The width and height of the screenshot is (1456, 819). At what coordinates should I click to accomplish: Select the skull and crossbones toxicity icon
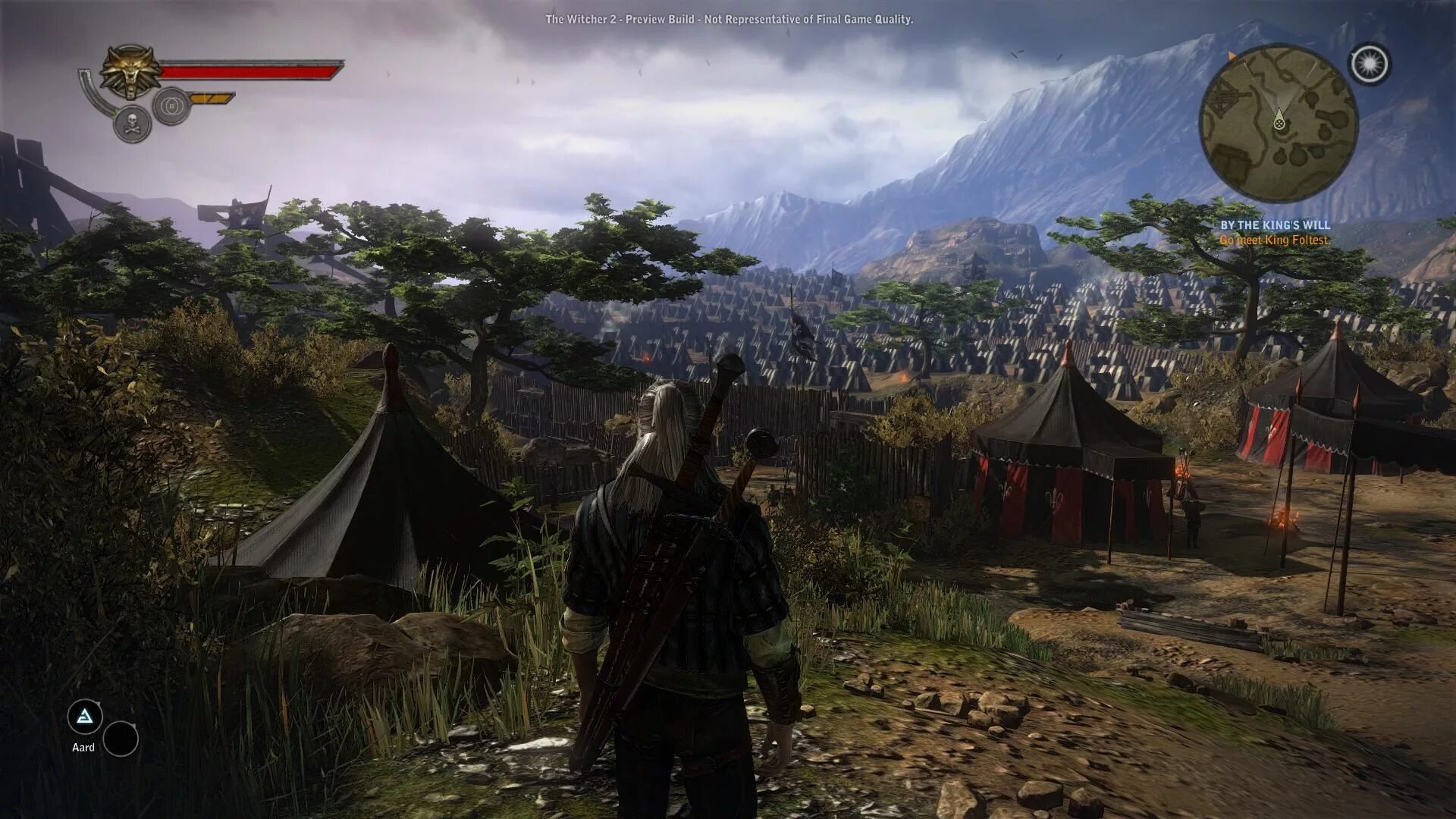tap(132, 124)
